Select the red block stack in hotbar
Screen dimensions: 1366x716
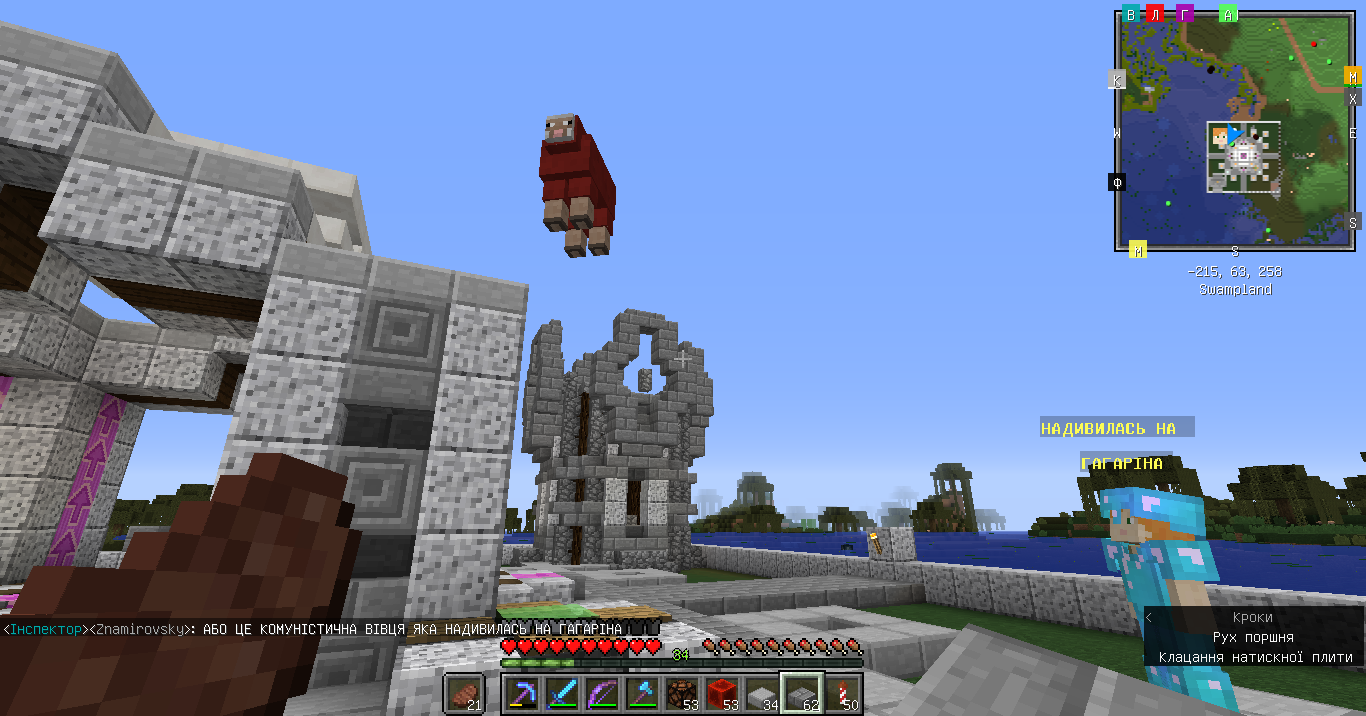tap(721, 693)
